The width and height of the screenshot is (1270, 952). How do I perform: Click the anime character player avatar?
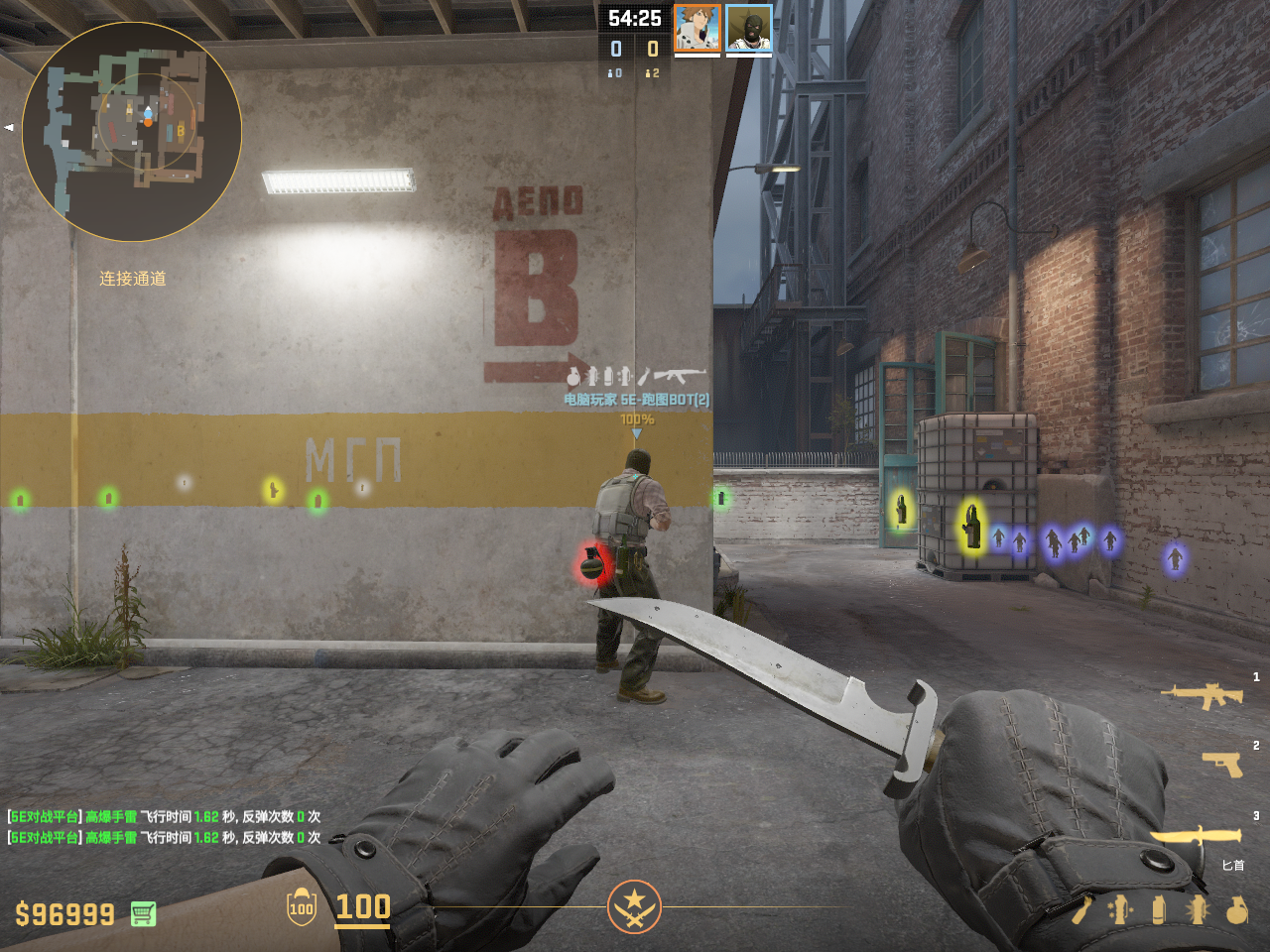[697, 28]
